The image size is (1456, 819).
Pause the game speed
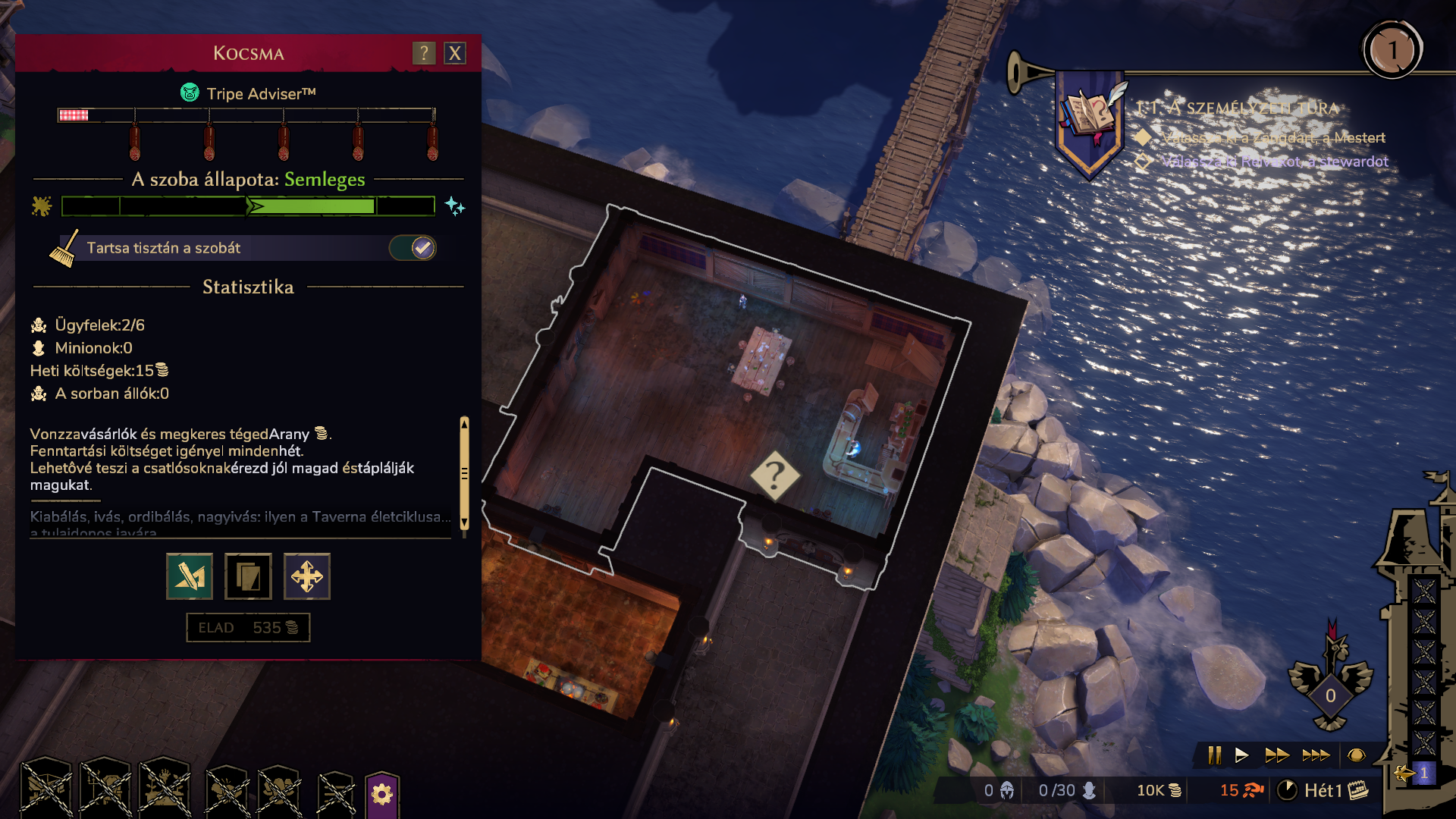point(1215,755)
